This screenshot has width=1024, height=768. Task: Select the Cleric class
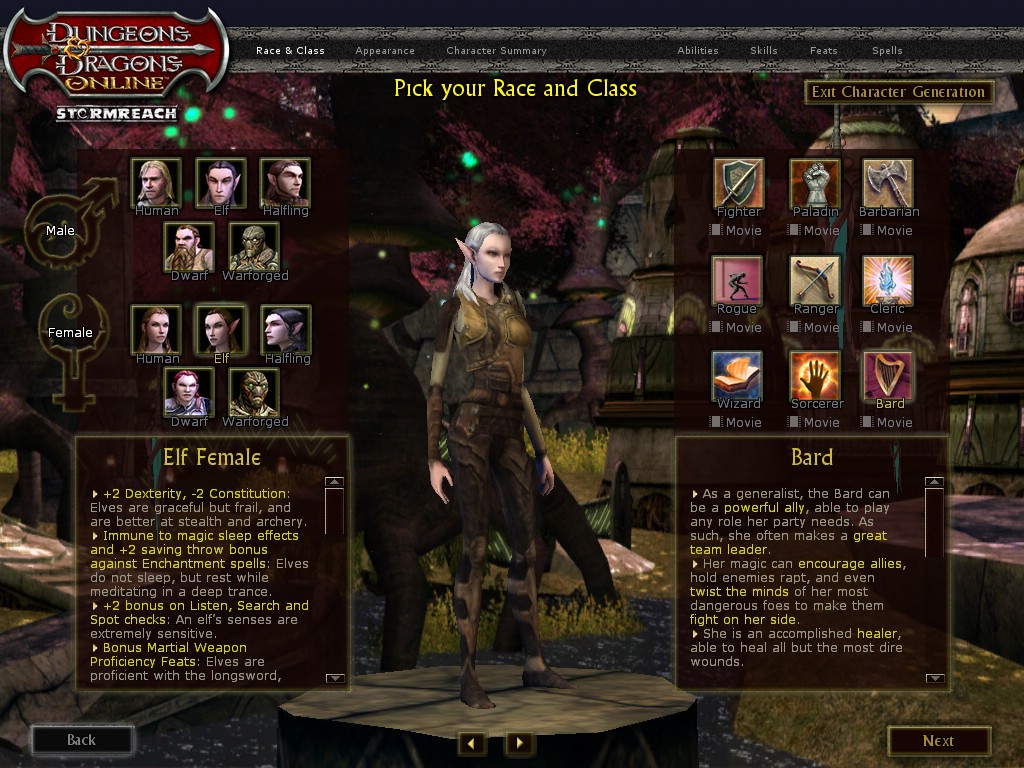tap(888, 281)
